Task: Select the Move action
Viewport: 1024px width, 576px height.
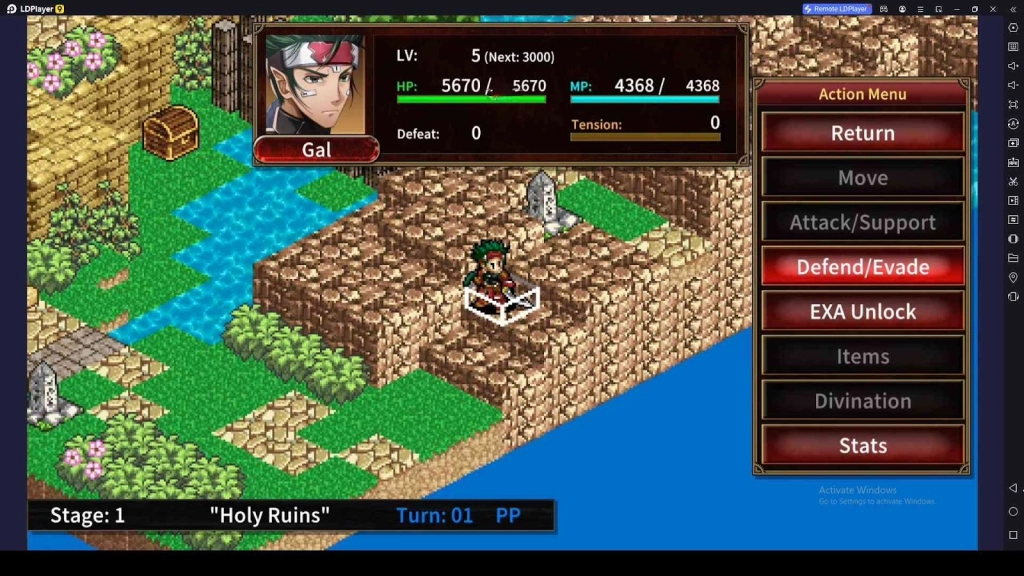Action: tap(862, 178)
